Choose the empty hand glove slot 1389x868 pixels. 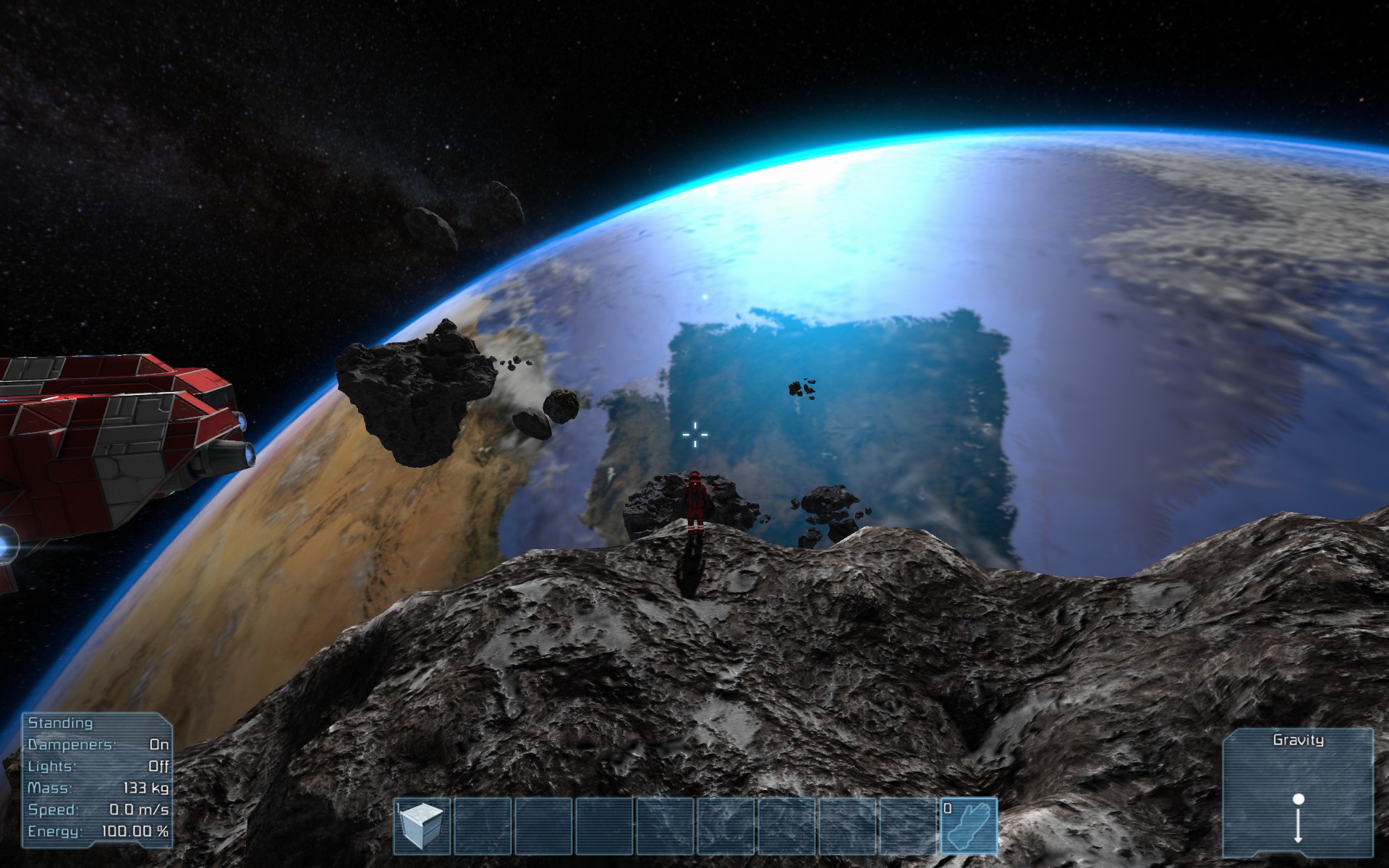(969, 825)
